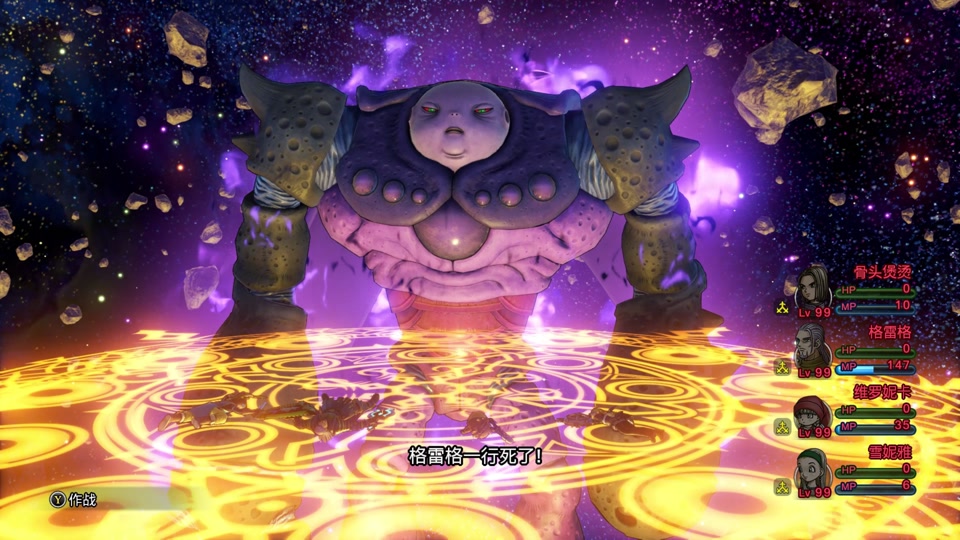This screenshot has width=960, height=540.
Task: Choose 维罗妮卡's red-hooded portrait
Action: click(812, 411)
